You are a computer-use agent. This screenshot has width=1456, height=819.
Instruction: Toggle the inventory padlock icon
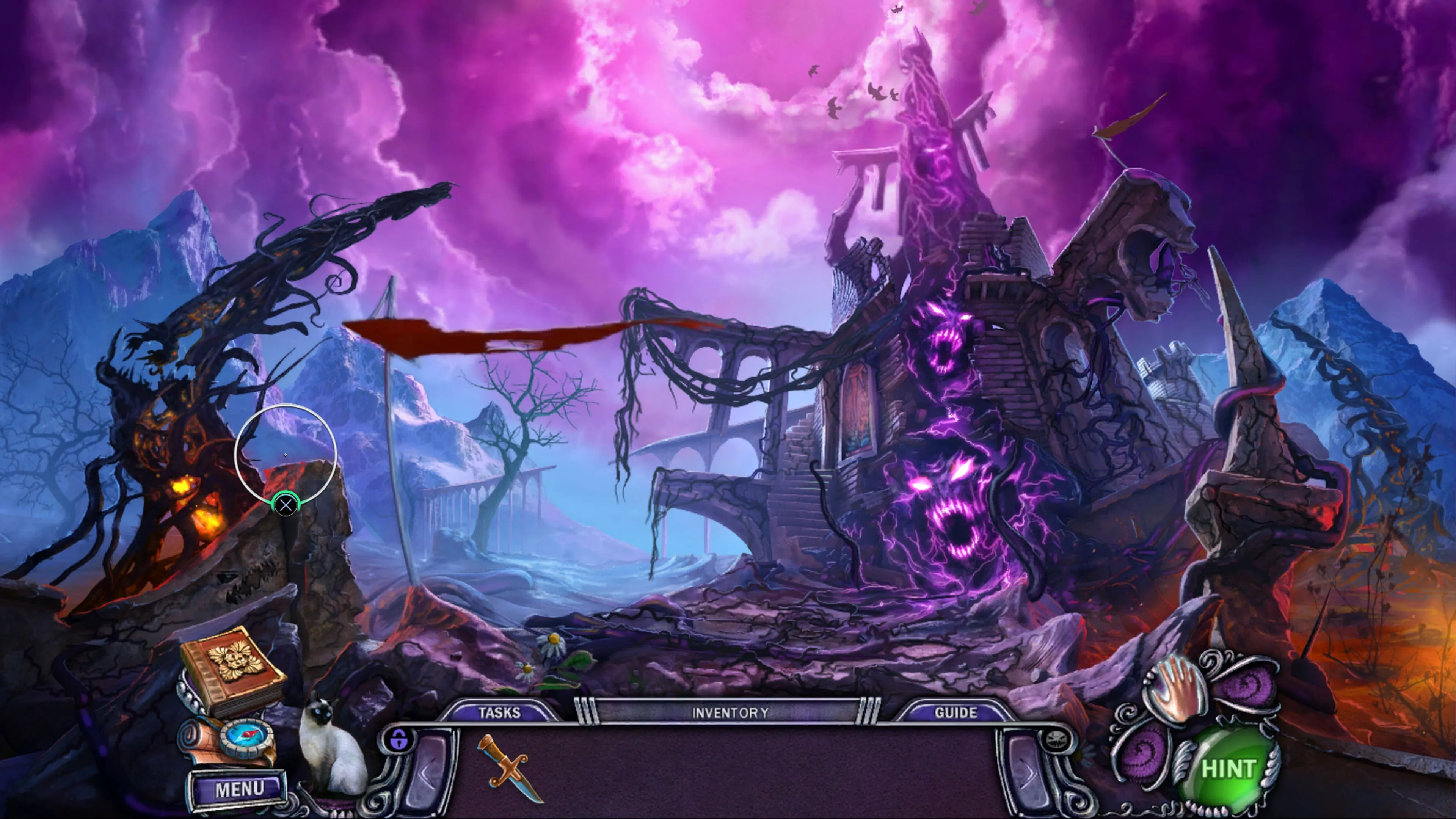click(399, 738)
